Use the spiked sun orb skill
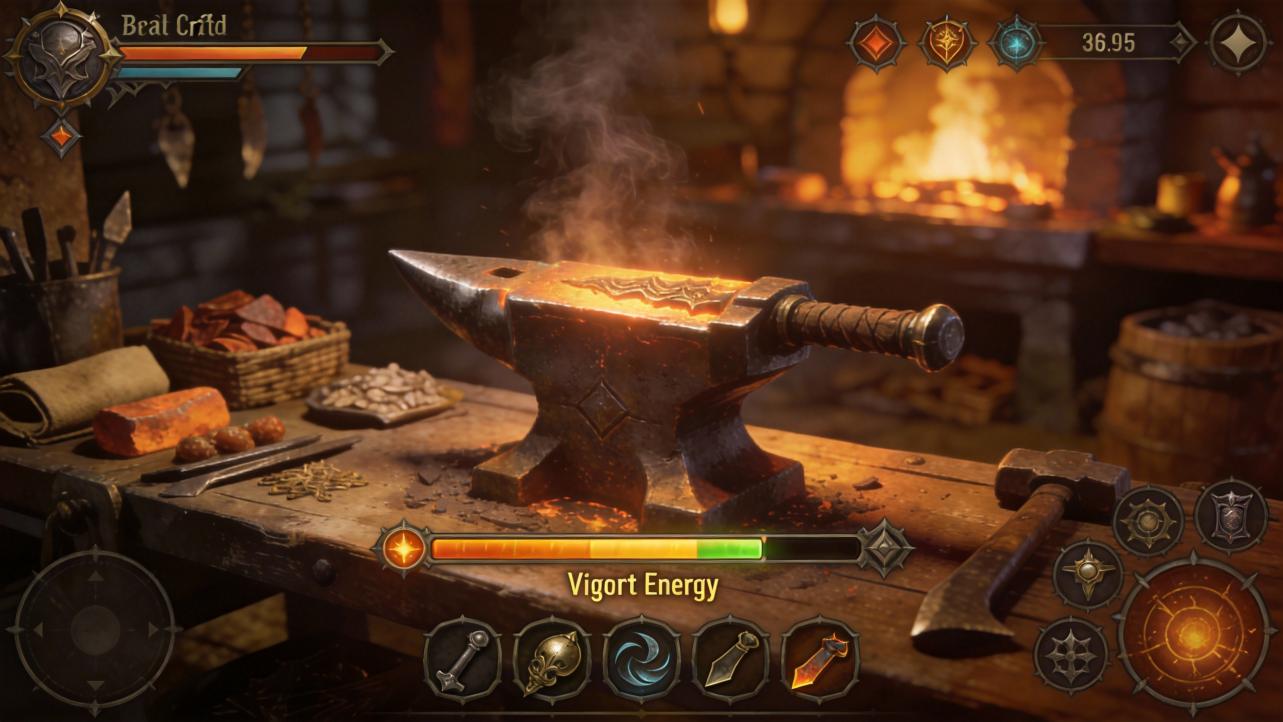The height and width of the screenshot is (722, 1283). point(1148,521)
